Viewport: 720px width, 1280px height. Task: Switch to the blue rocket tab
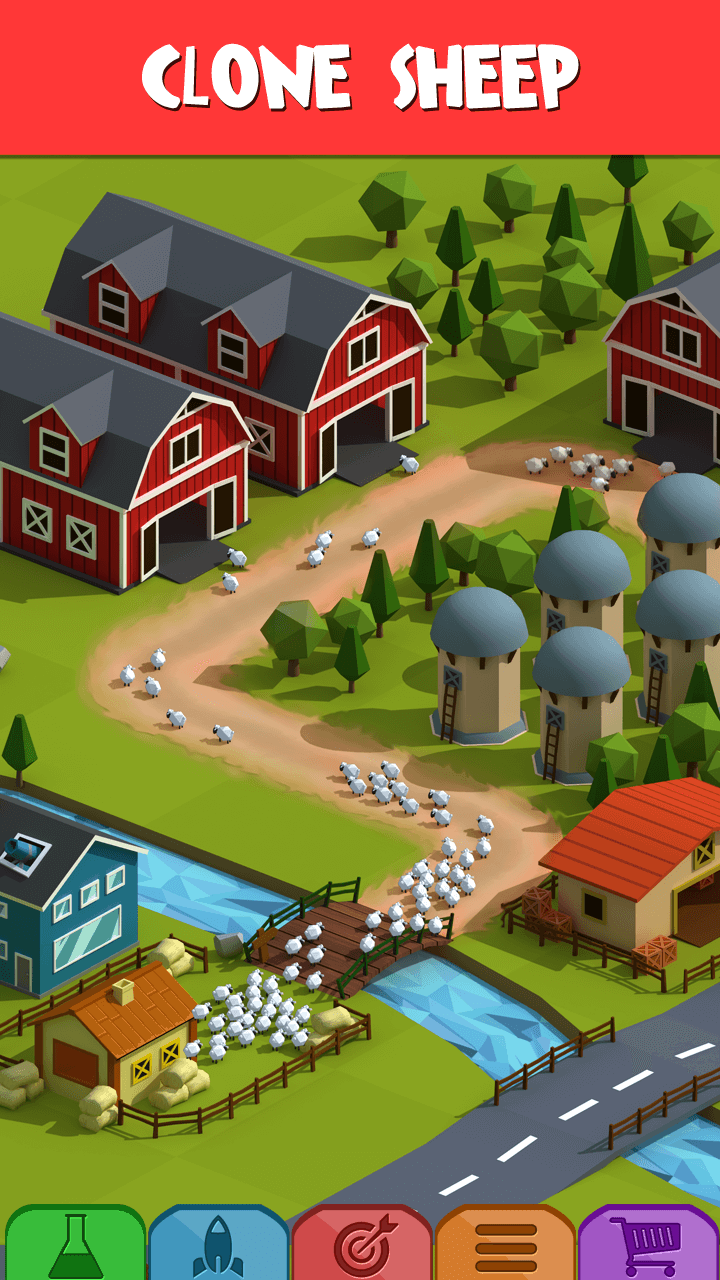218,1245
